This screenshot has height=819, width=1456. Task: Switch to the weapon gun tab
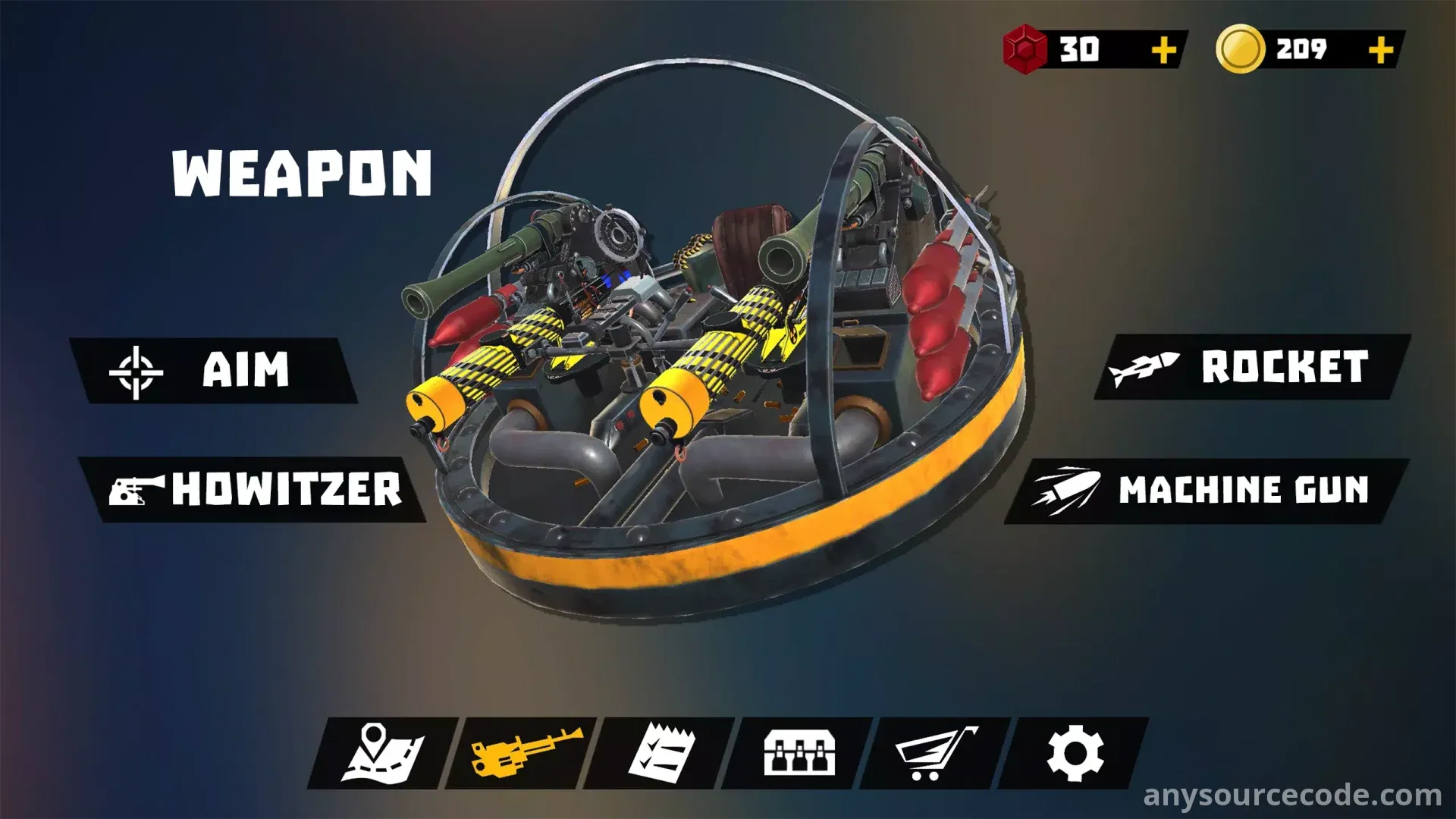click(x=523, y=753)
